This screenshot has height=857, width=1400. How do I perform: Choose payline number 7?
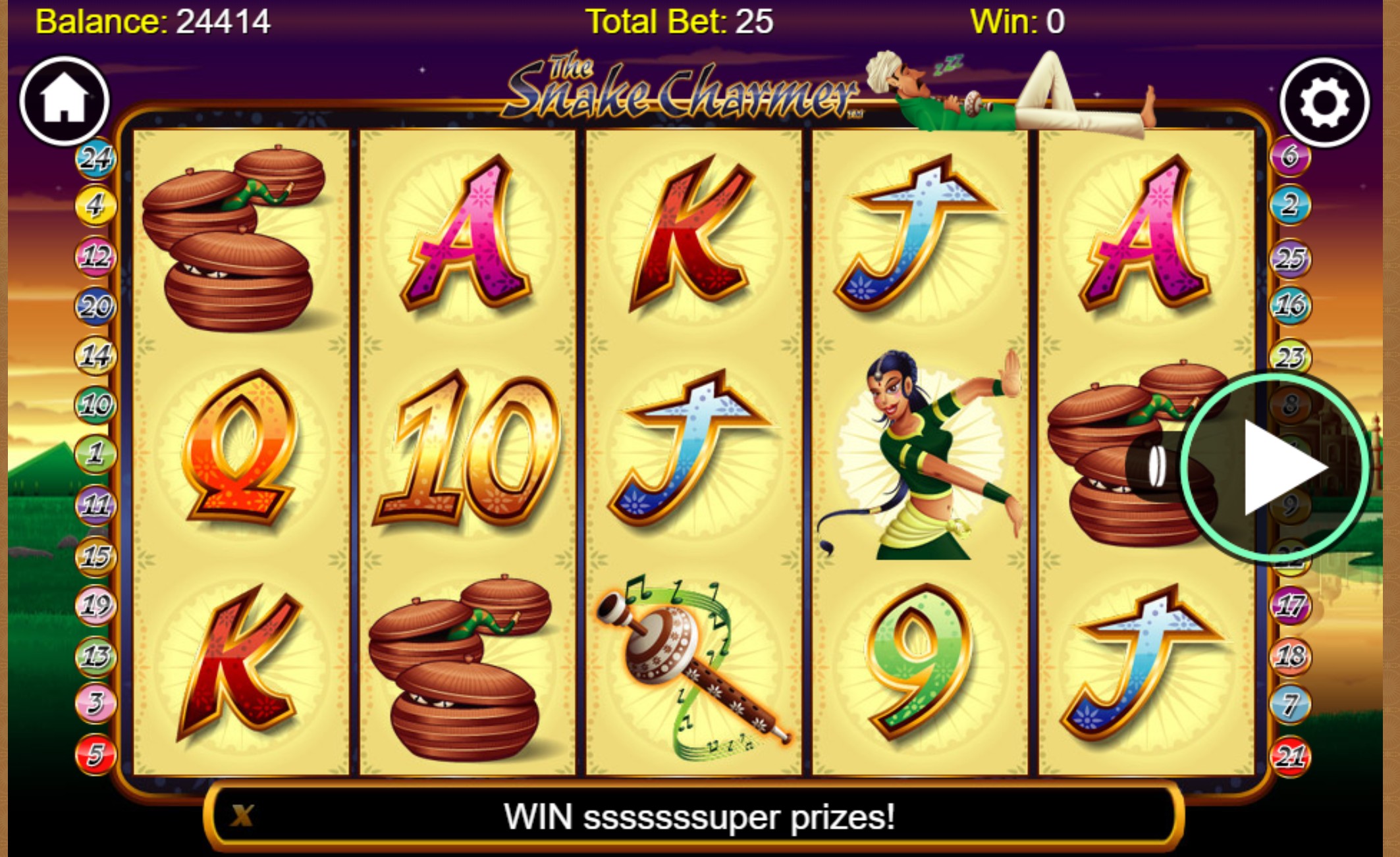[1290, 705]
